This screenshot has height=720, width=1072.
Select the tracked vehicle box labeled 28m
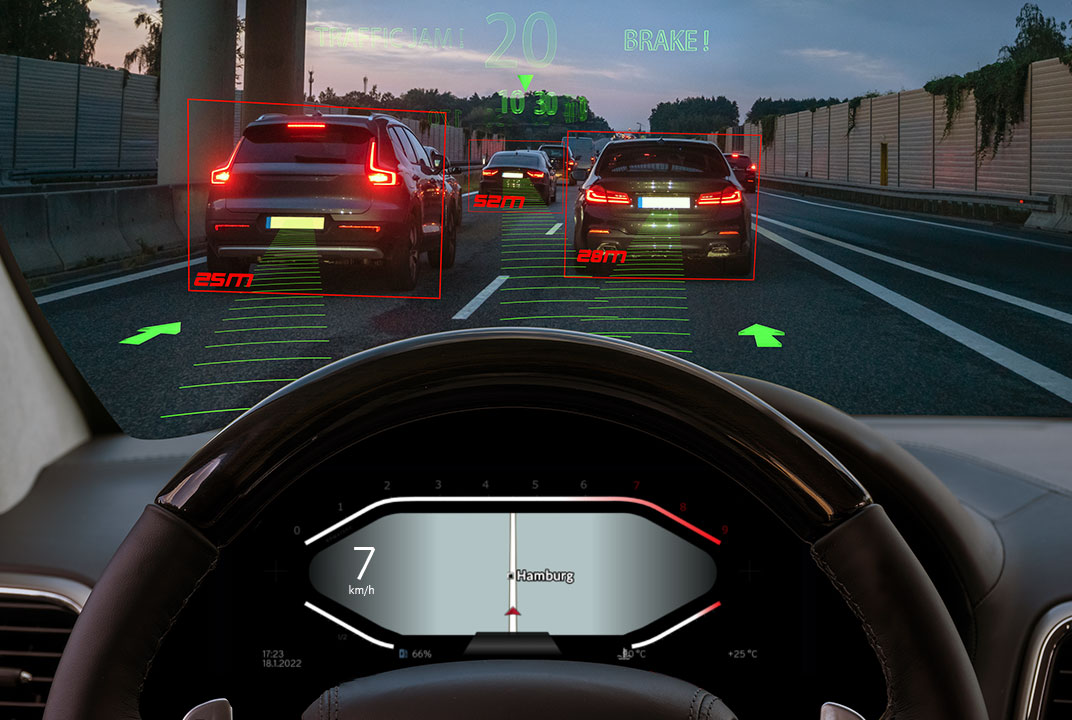(x=662, y=205)
